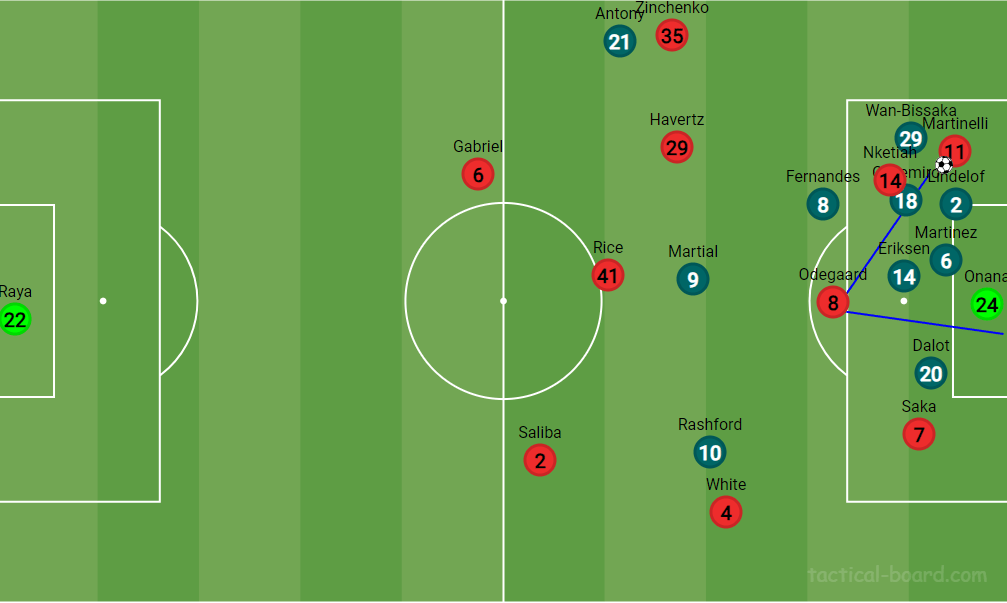This screenshot has height=603, width=1007.
Task: Choose Martinez's teal number 6 marker
Action: coord(946,260)
